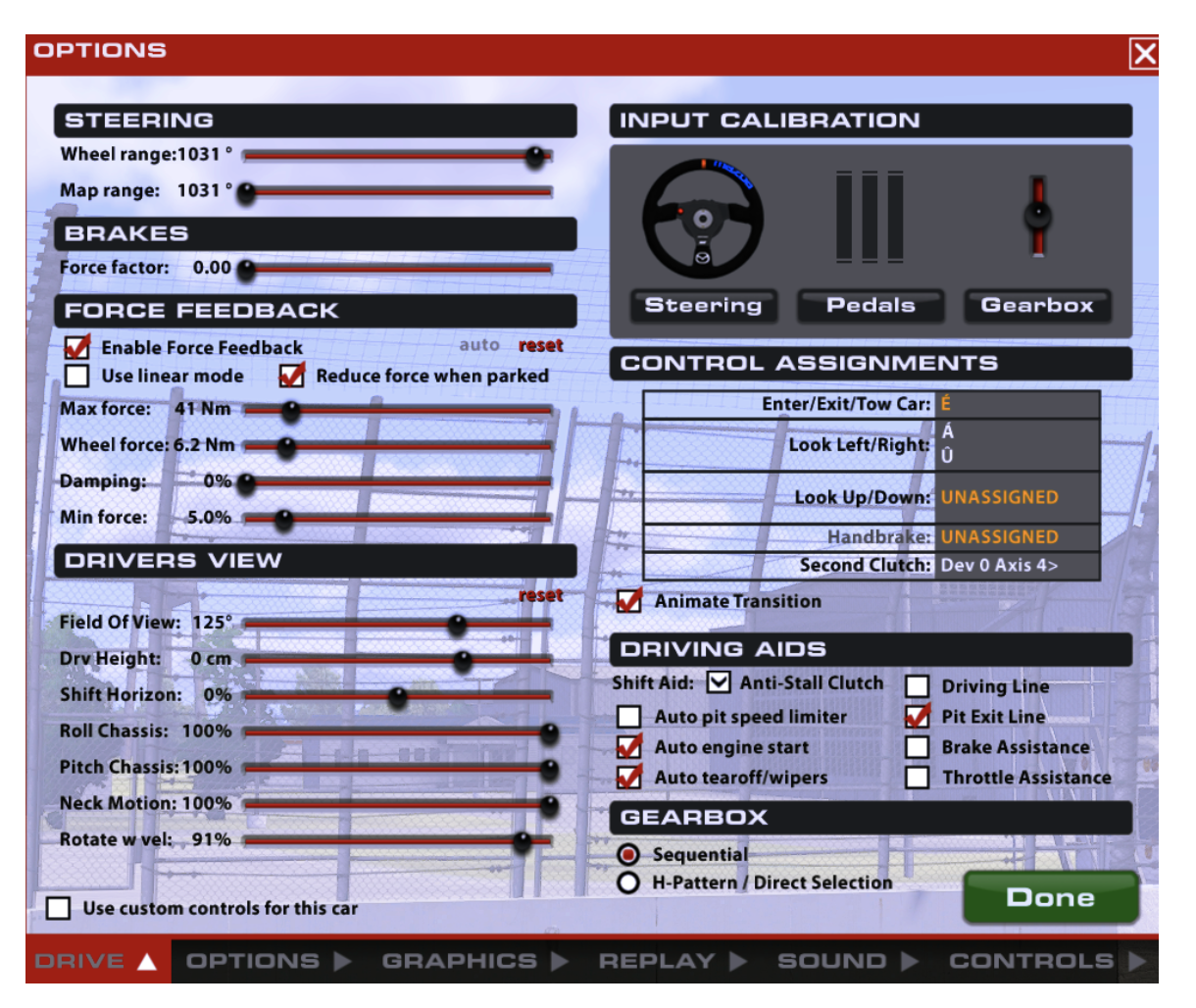Open Pedals calibration

point(871,305)
